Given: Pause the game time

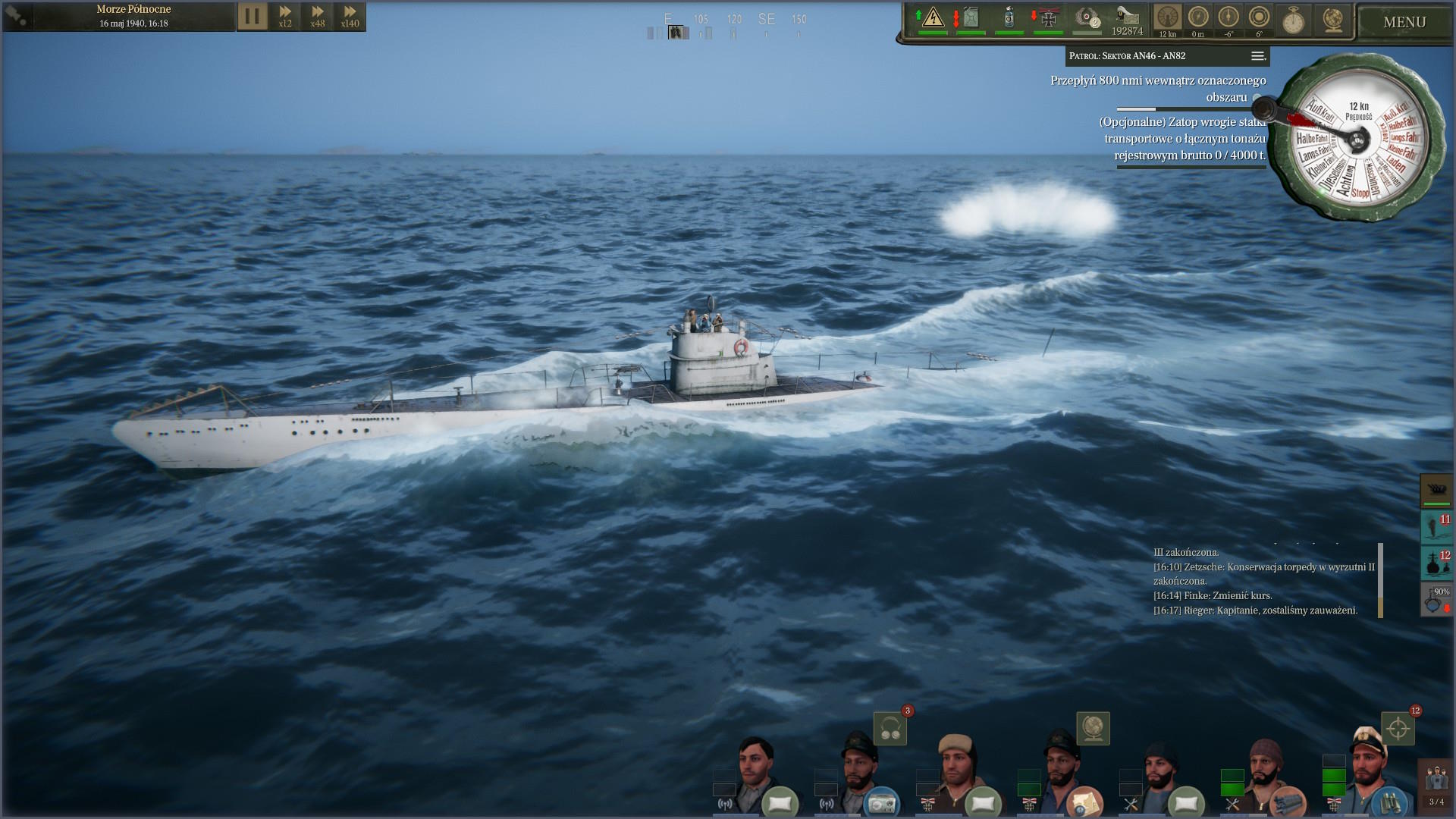Looking at the screenshot, I should (253, 16).
